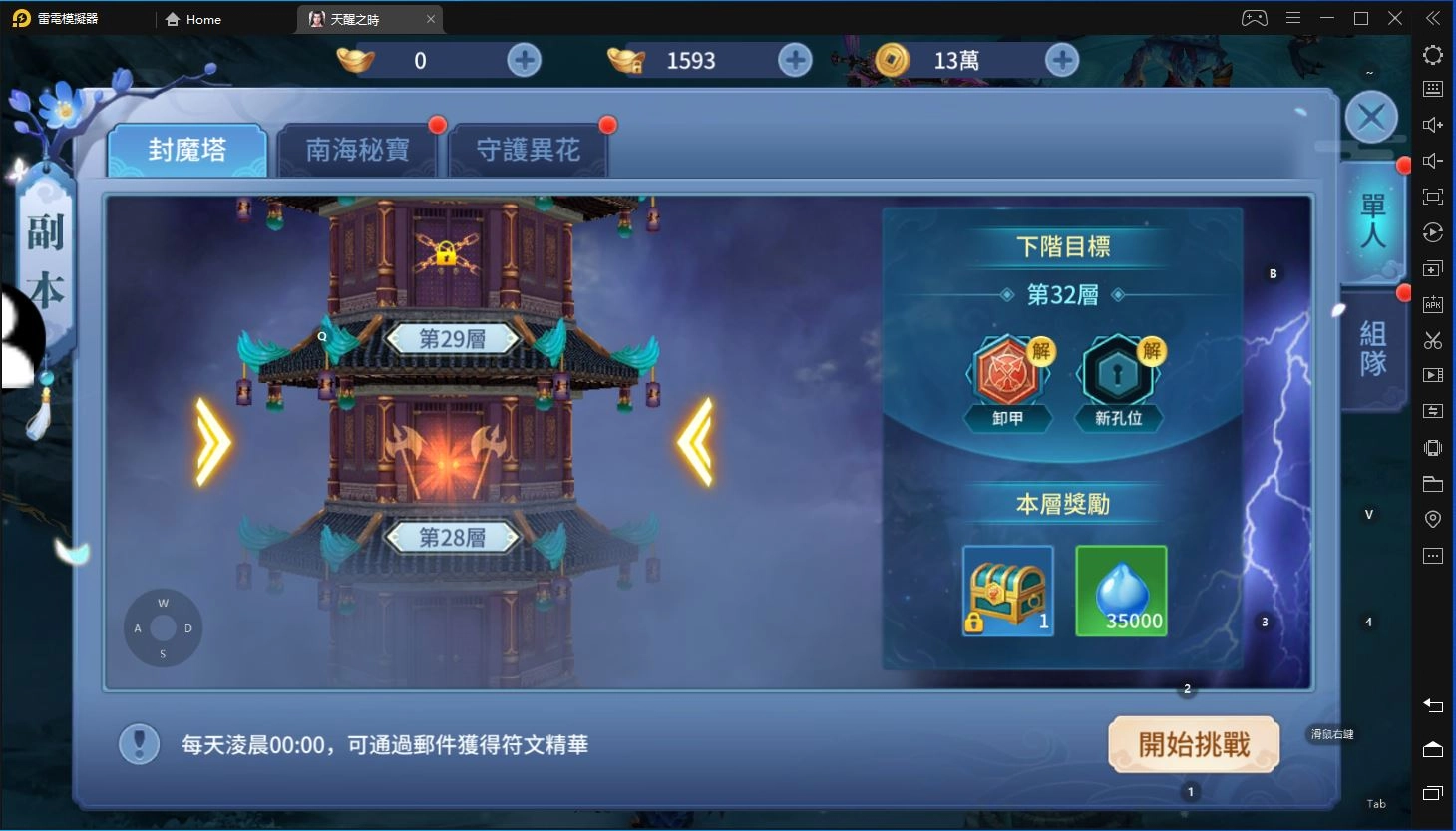Click the 35000 rune essence reward icon
This screenshot has height=831, width=1456.
point(1120,591)
